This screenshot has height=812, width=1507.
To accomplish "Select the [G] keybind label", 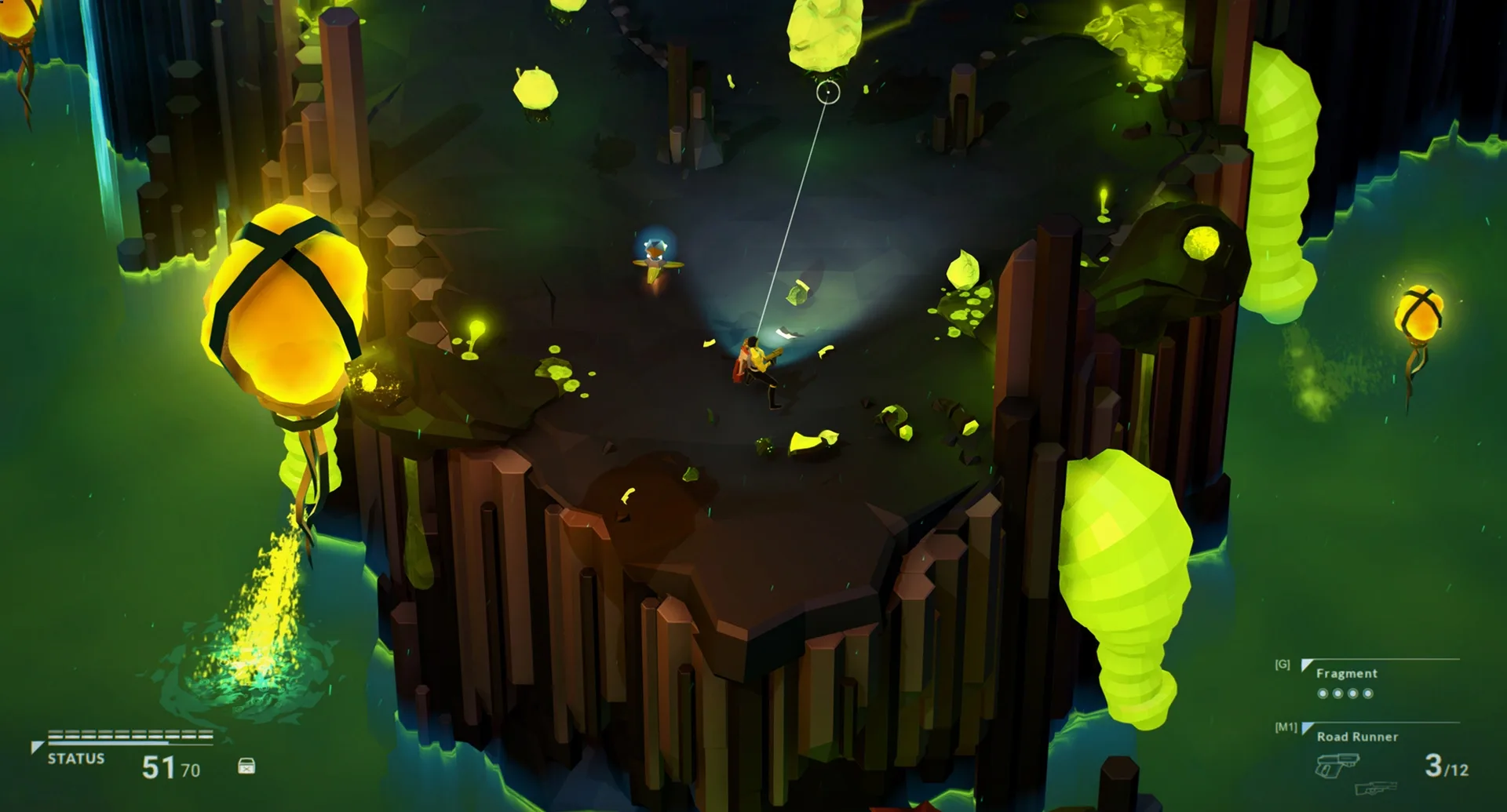I will (x=1282, y=664).
